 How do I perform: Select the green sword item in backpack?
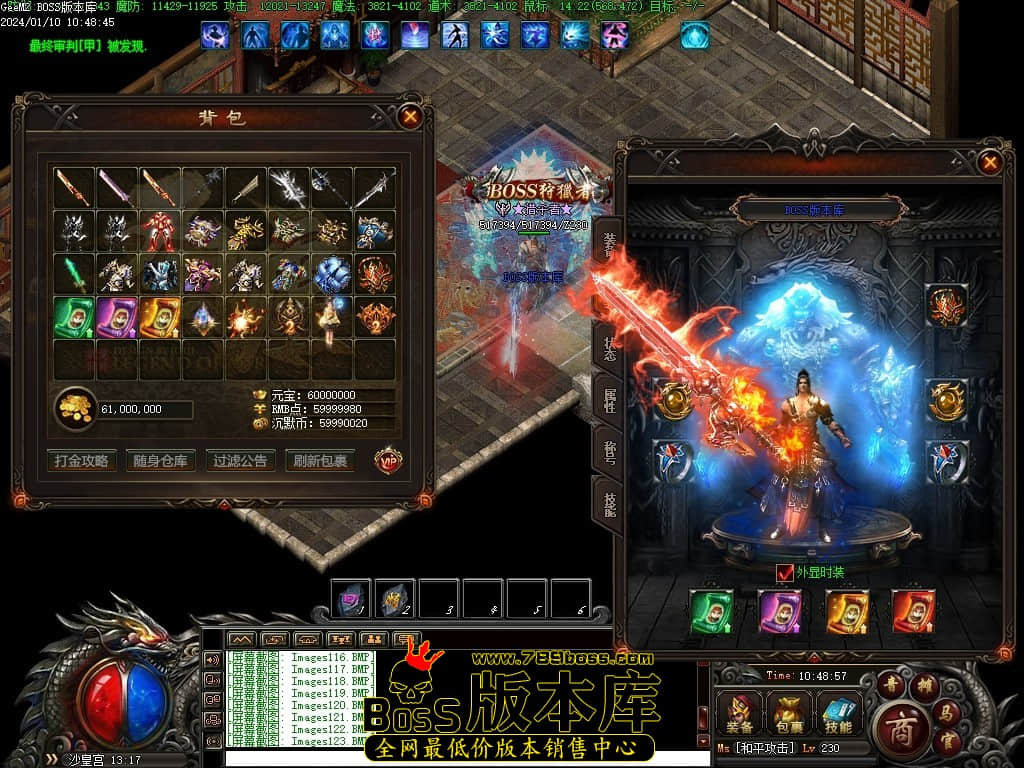[x=74, y=274]
